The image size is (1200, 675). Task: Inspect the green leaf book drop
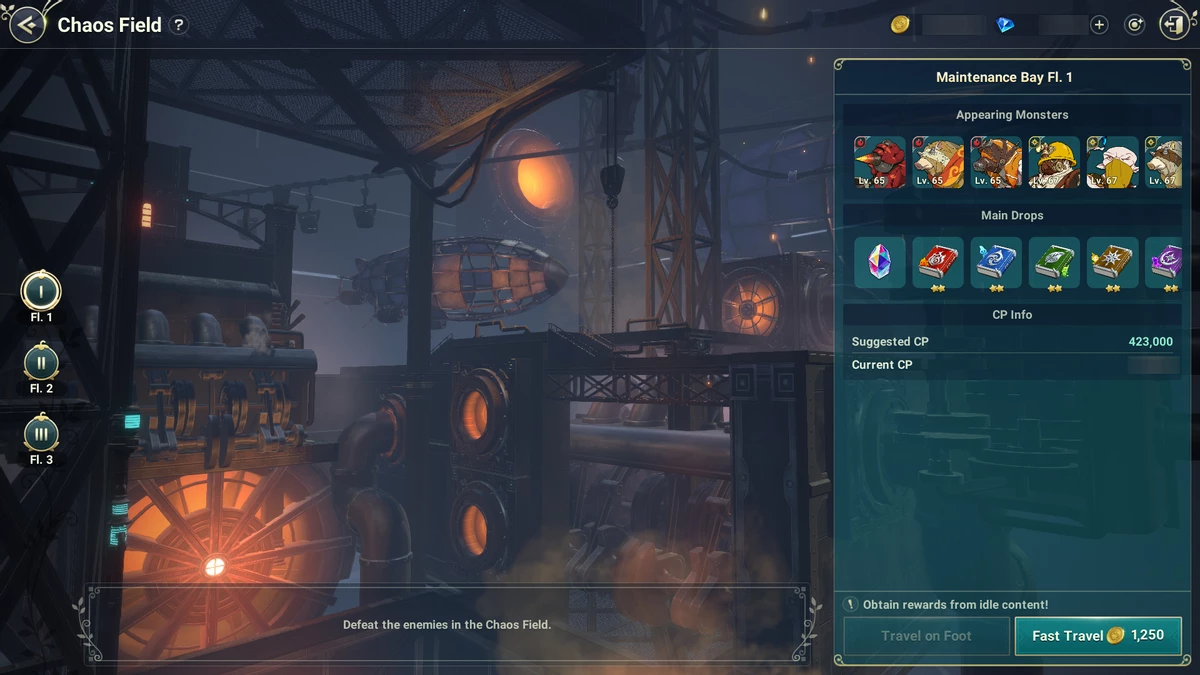coord(1054,262)
